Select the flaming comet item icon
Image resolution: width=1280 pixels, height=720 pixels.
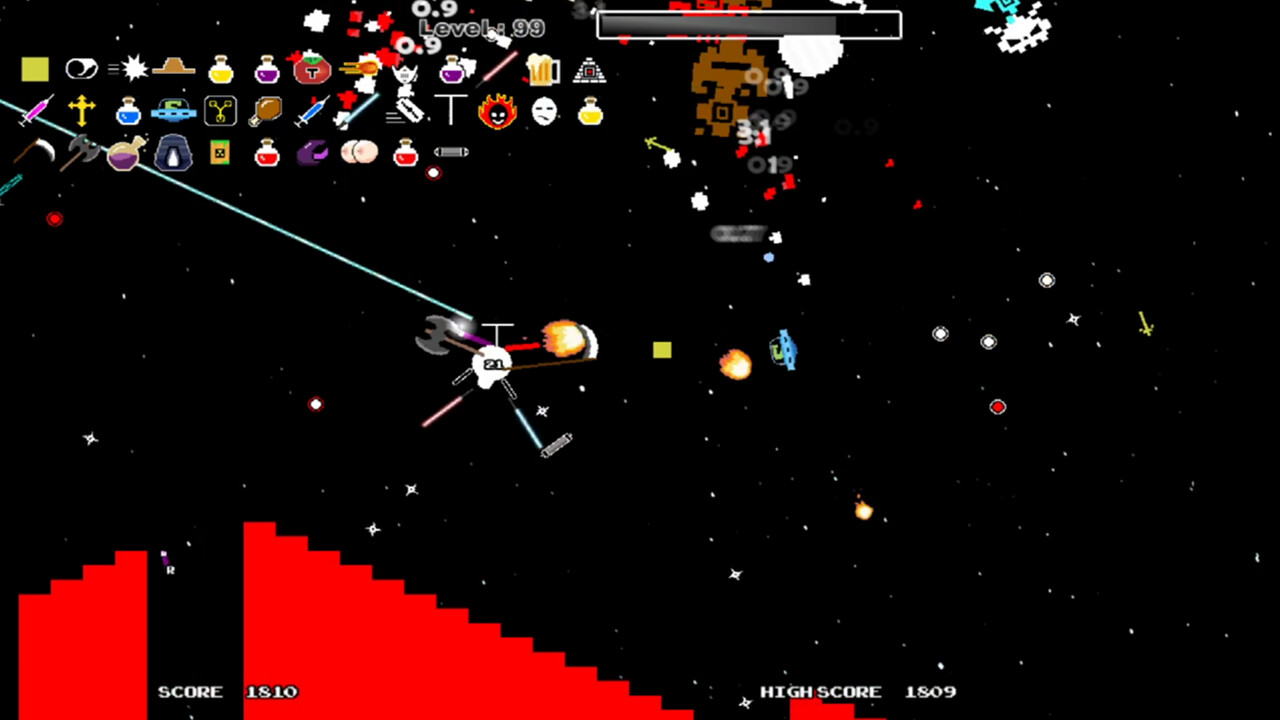(x=360, y=68)
